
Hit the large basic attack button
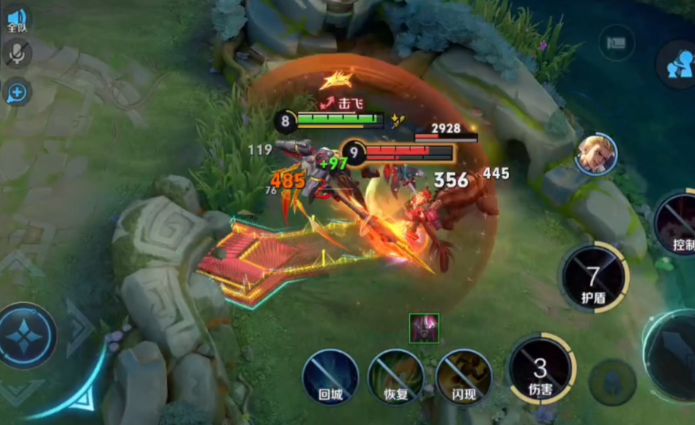tap(678, 355)
